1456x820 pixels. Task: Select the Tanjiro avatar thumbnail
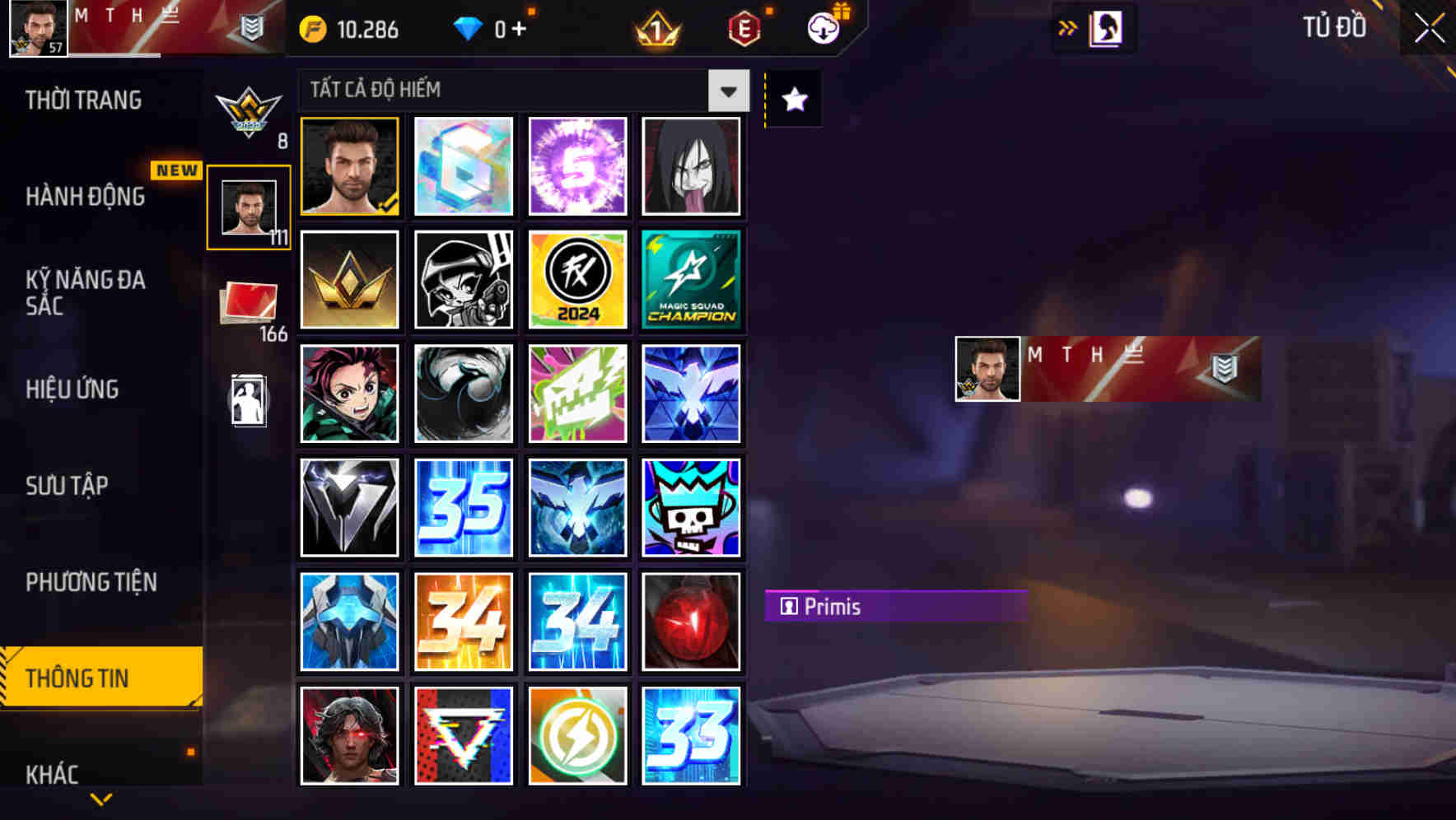[349, 394]
